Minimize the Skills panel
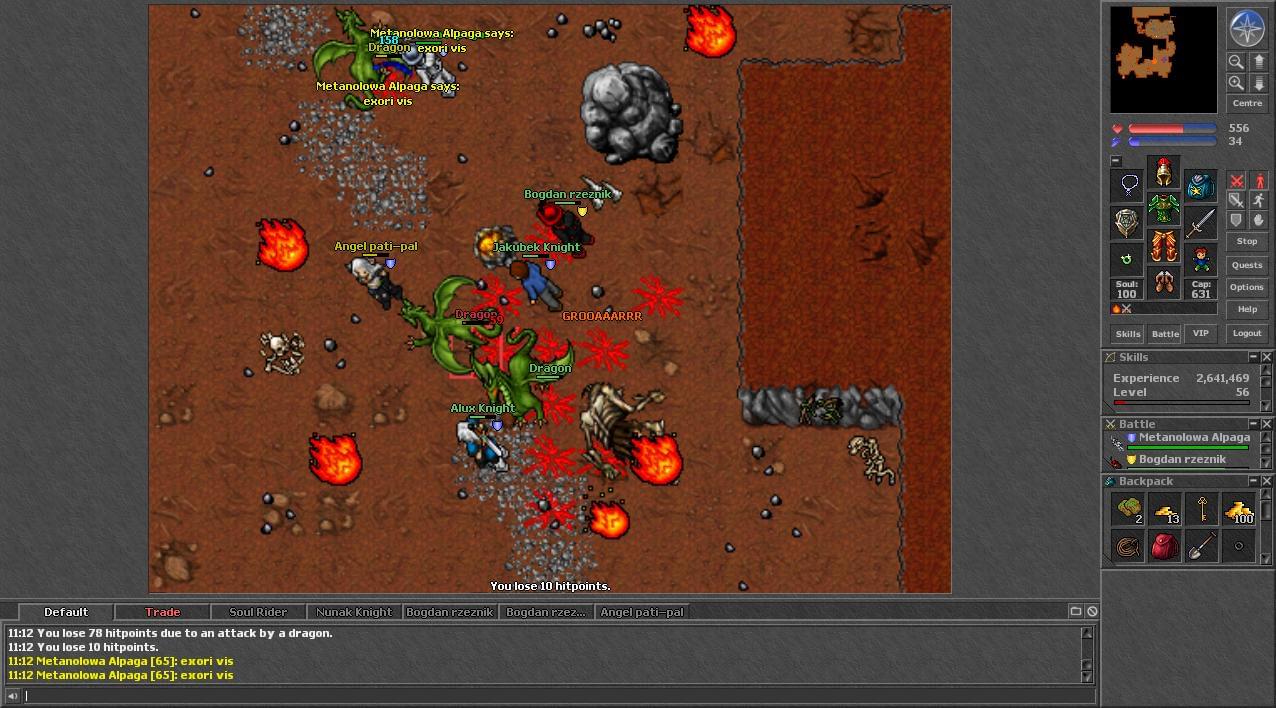Image resolution: width=1276 pixels, height=708 pixels. click(x=1252, y=357)
